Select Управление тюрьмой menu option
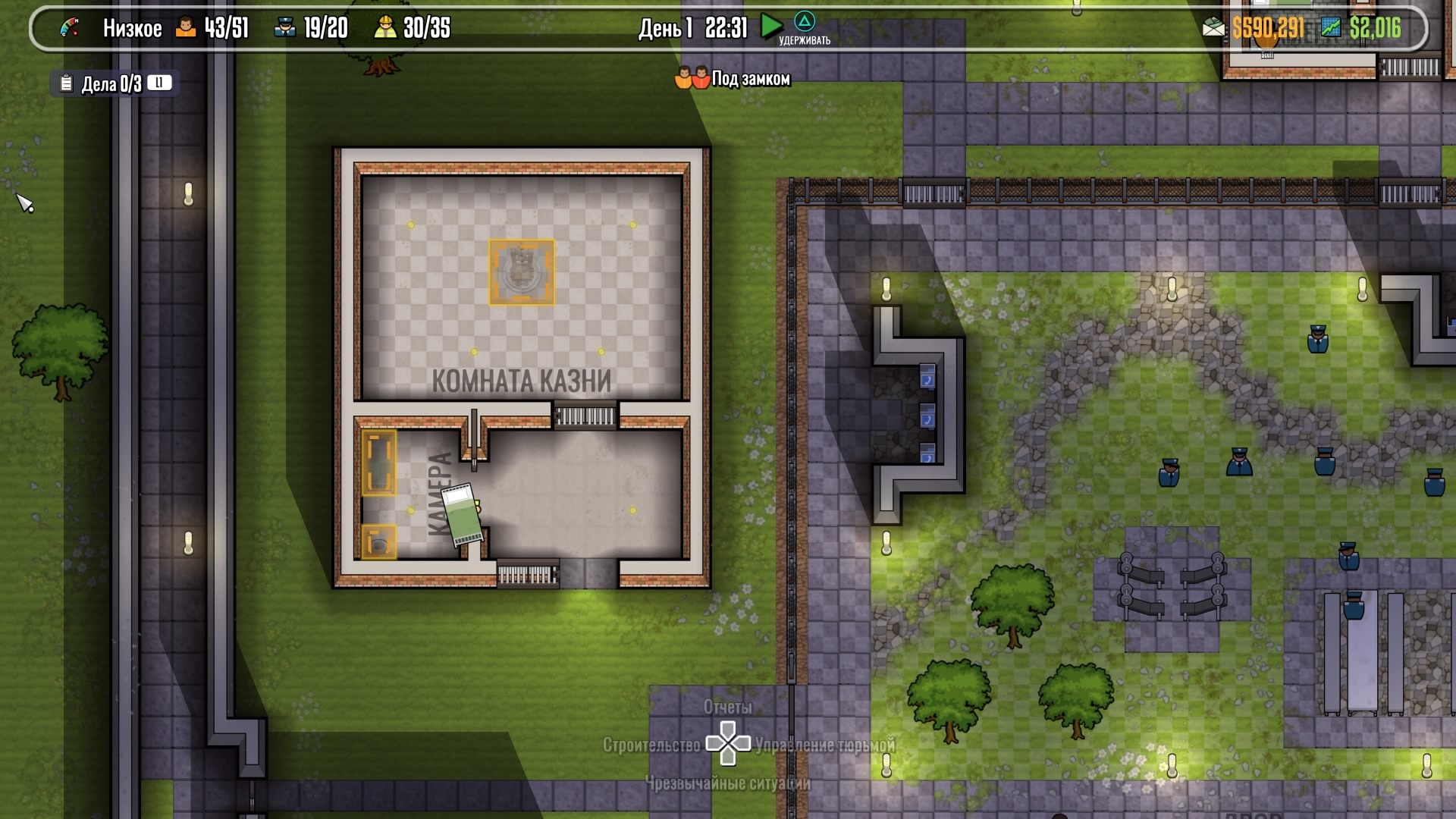The height and width of the screenshot is (819, 1456). click(x=825, y=745)
